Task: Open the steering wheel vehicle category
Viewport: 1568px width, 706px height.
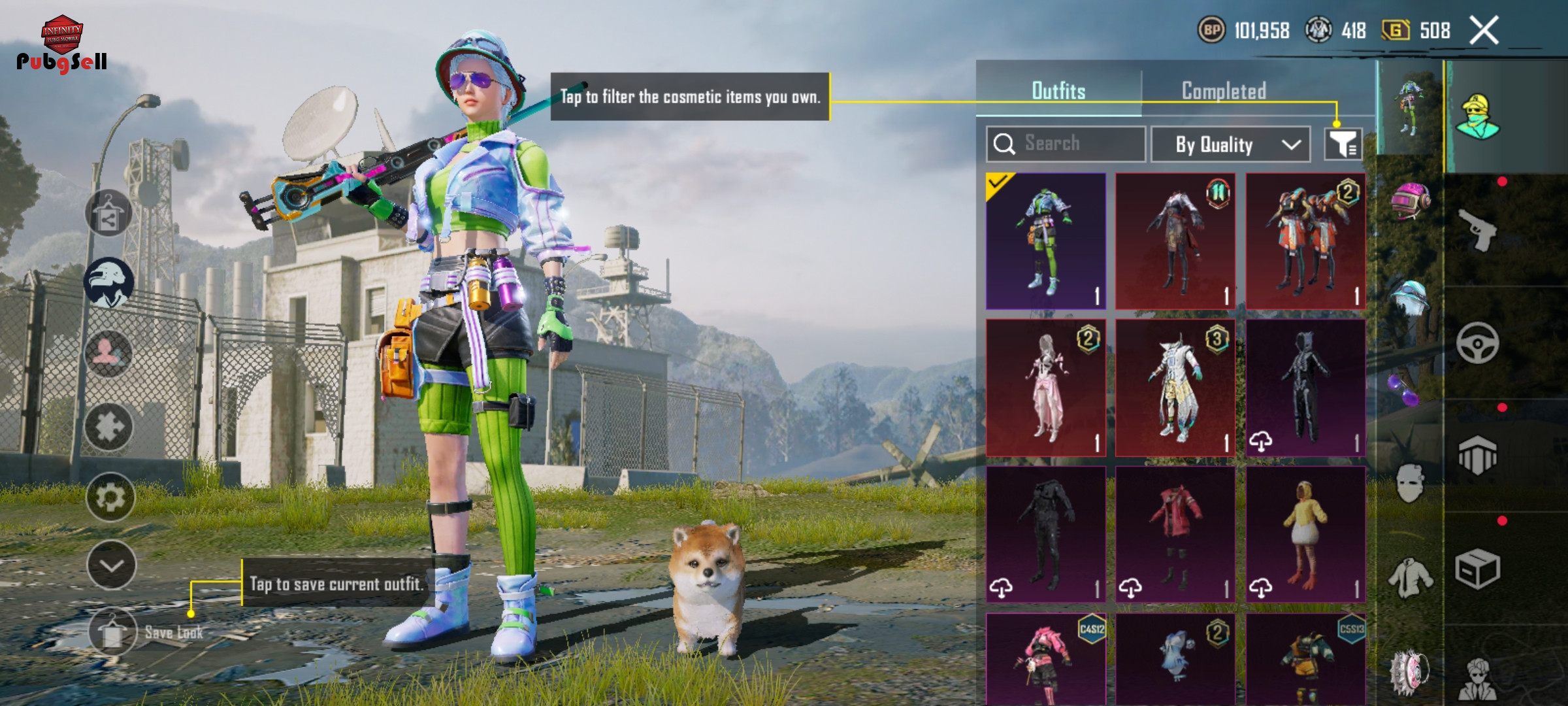Action: [x=1478, y=343]
